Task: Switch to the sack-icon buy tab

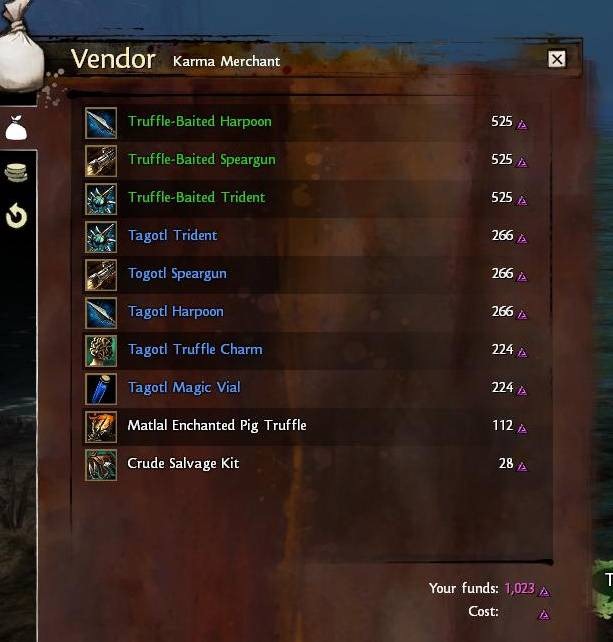Action: click(16, 128)
